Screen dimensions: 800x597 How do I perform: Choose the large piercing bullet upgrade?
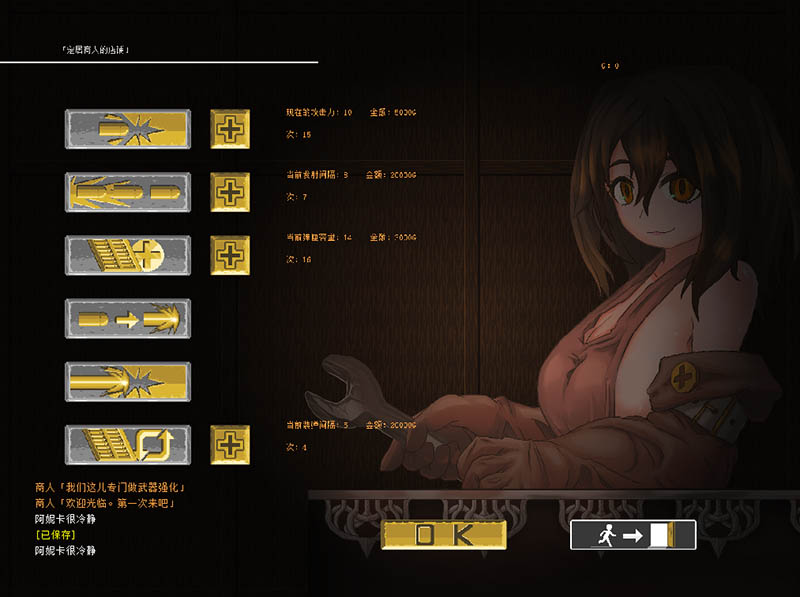pos(127,381)
